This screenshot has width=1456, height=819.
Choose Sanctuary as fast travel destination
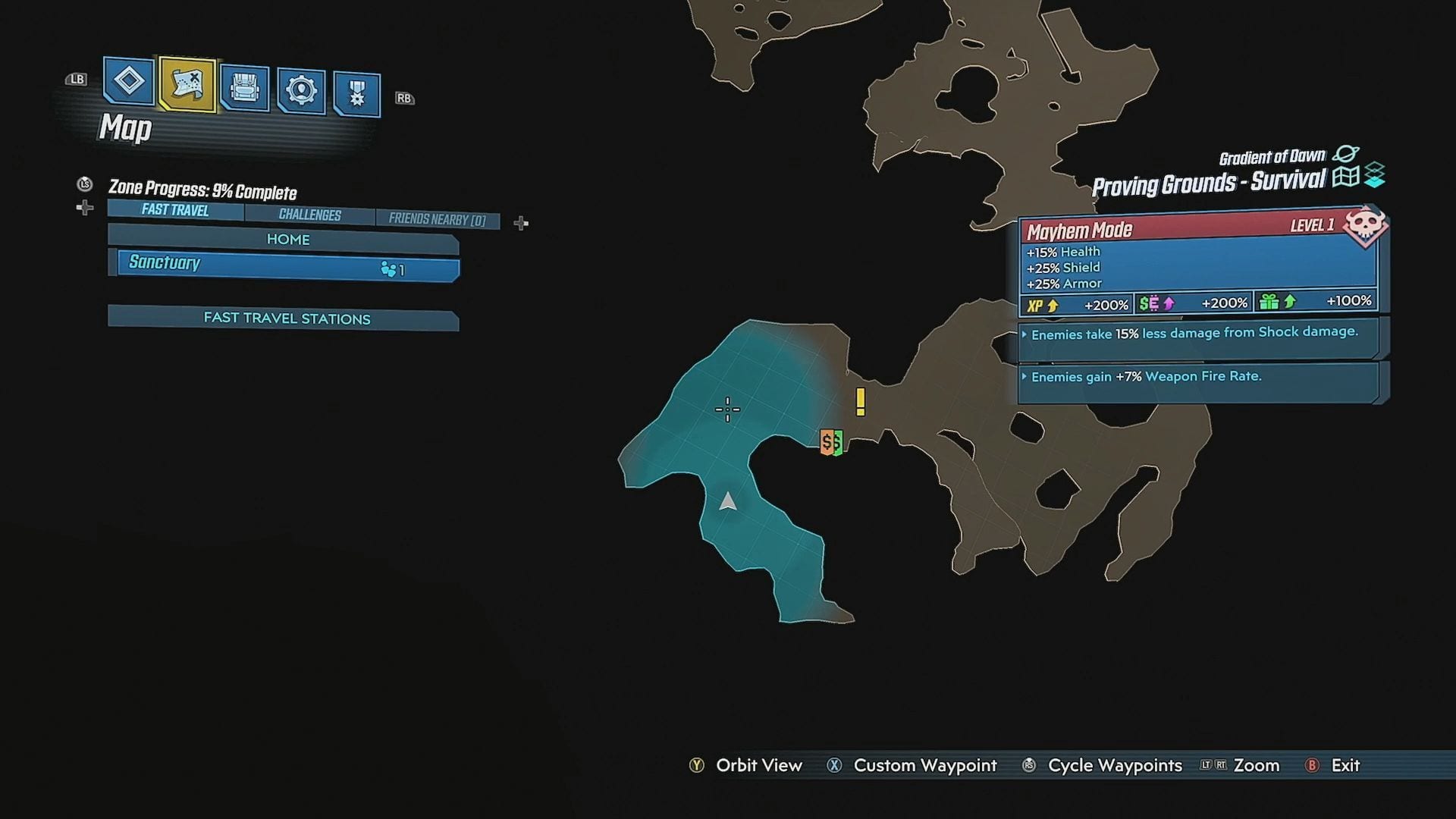[287, 265]
